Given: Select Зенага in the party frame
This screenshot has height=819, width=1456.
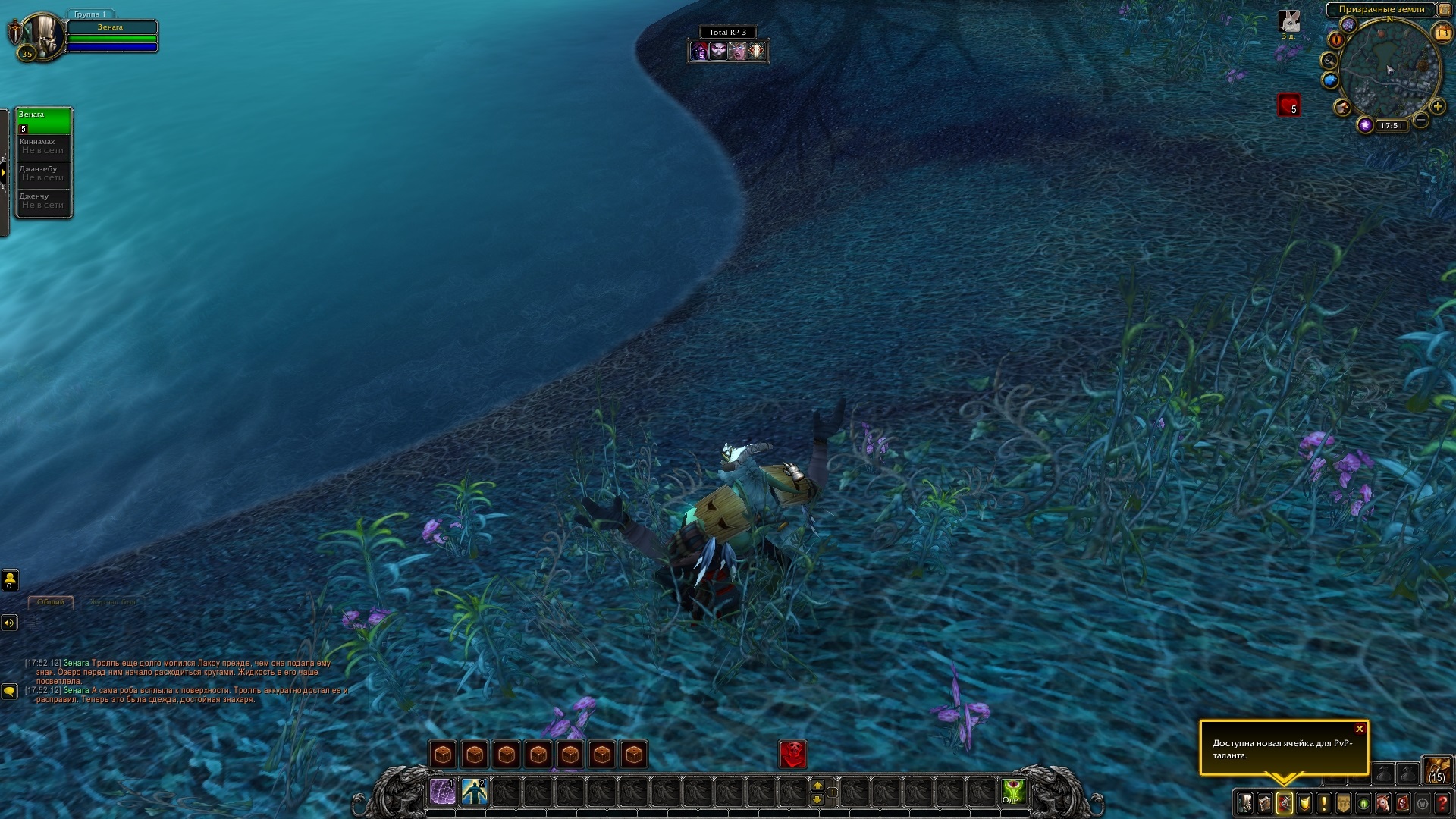Looking at the screenshot, I should (x=44, y=121).
